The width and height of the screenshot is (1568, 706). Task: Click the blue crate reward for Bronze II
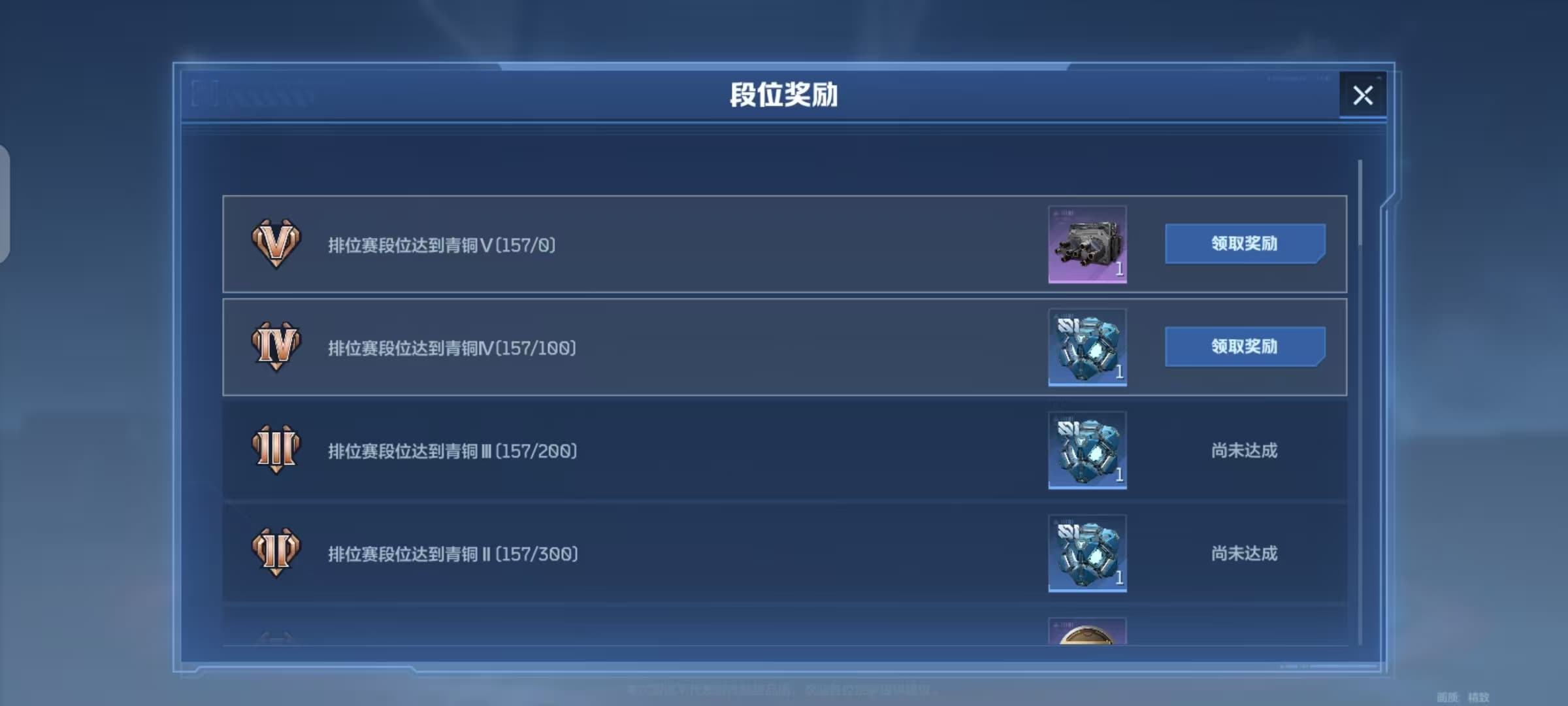pyautogui.click(x=1087, y=554)
